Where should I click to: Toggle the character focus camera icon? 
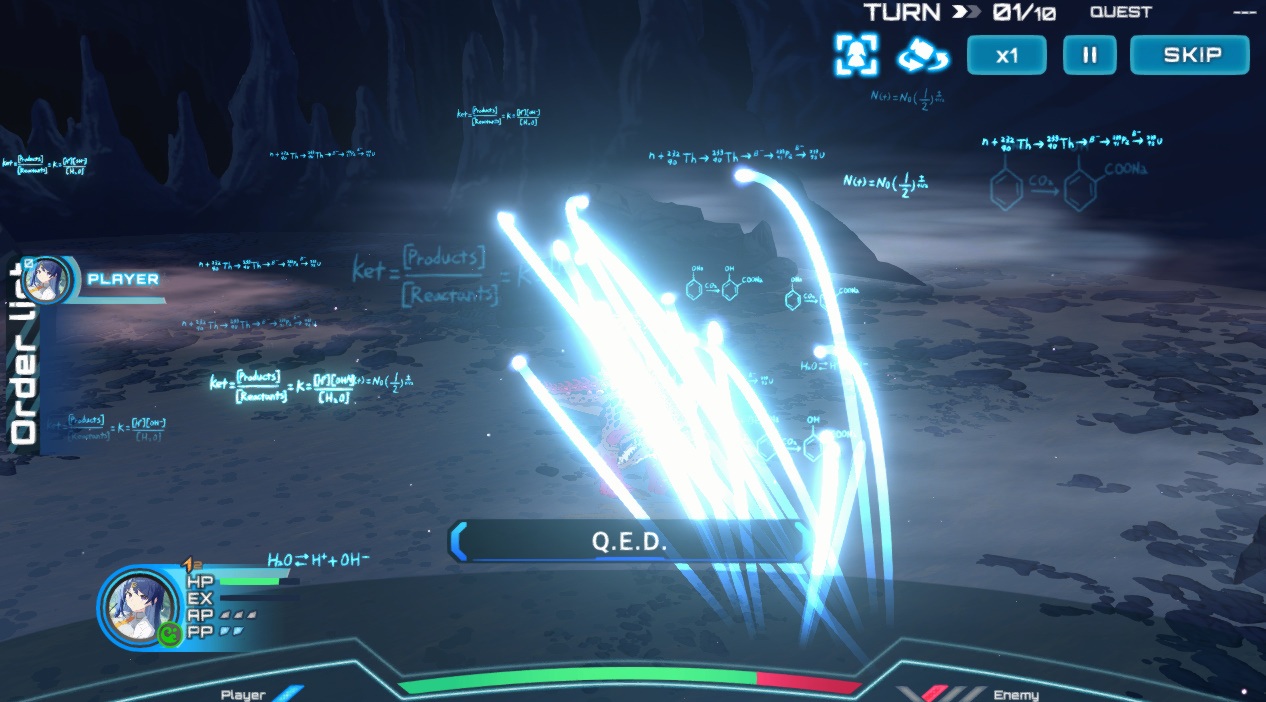coord(857,55)
